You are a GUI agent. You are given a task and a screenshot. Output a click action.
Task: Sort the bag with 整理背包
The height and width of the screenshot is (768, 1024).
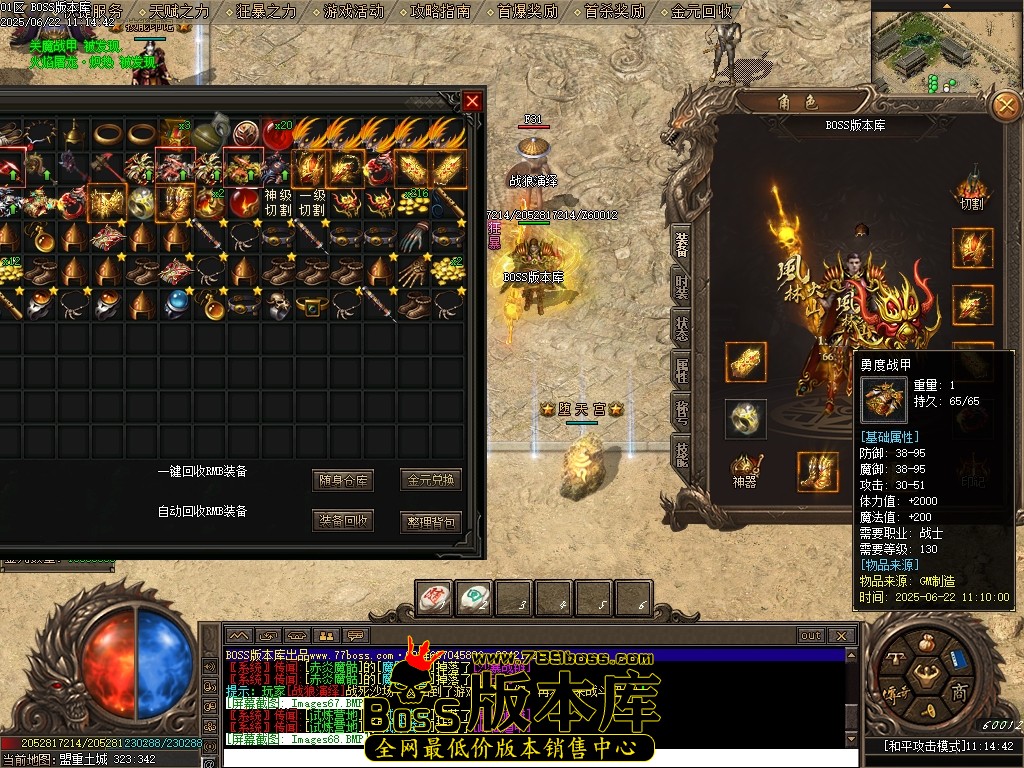tap(431, 521)
